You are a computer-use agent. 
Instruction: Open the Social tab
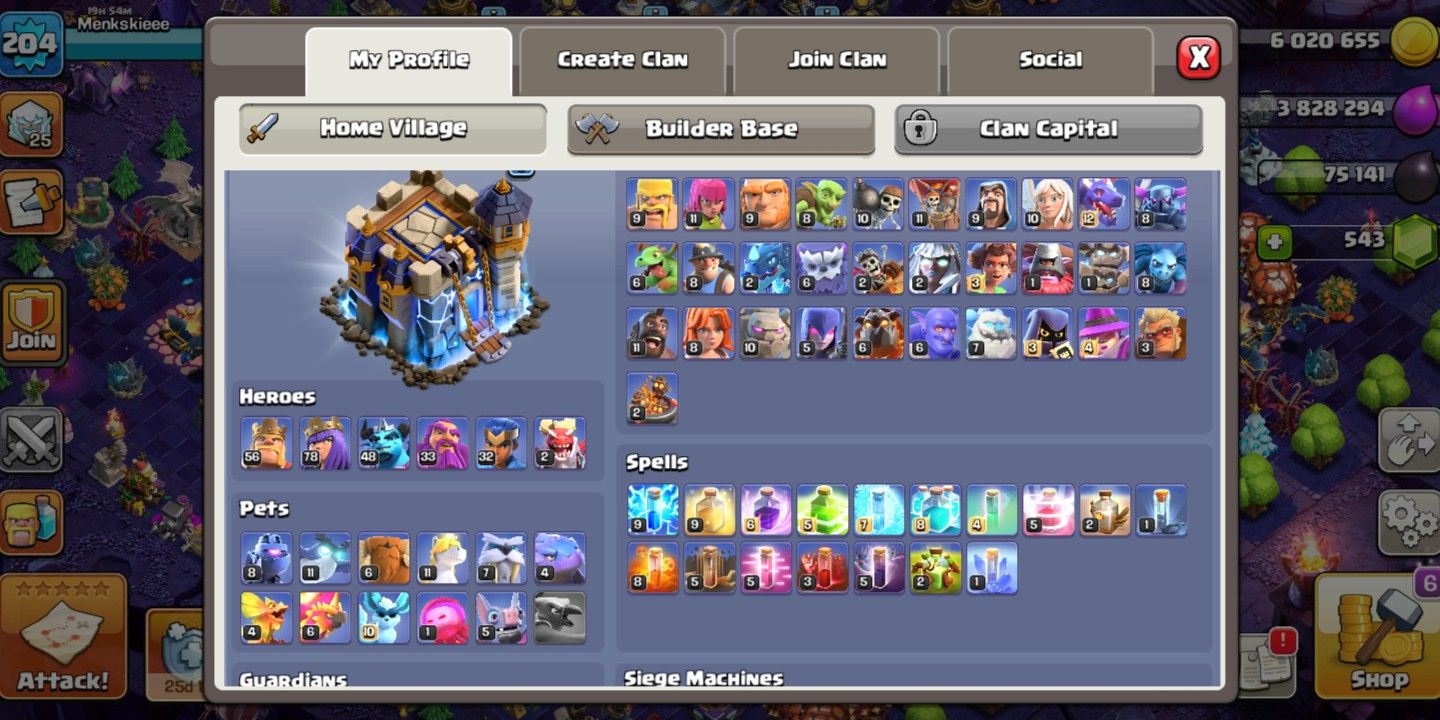point(1051,60)
